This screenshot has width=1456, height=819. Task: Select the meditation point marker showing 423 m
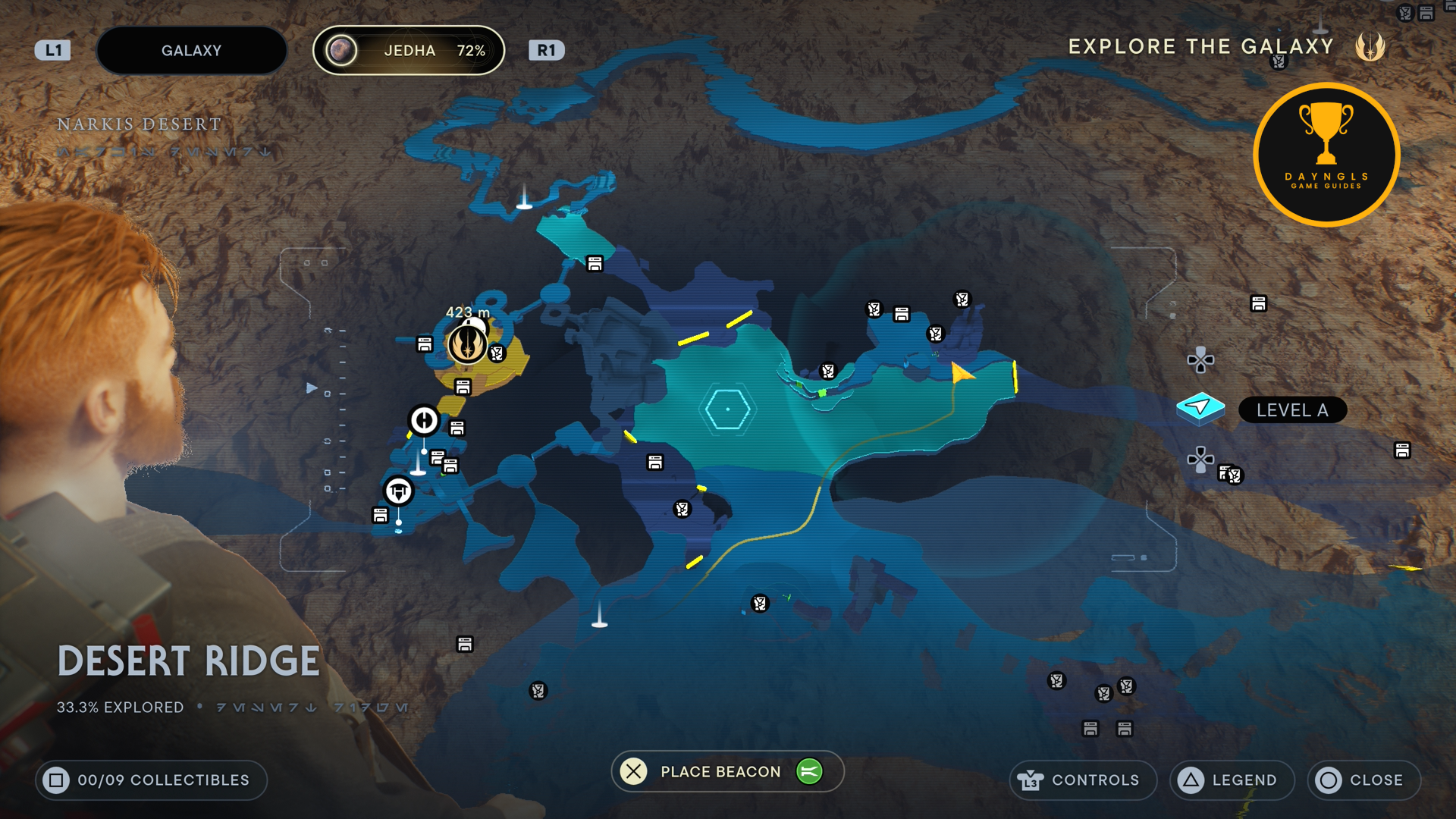467,343
